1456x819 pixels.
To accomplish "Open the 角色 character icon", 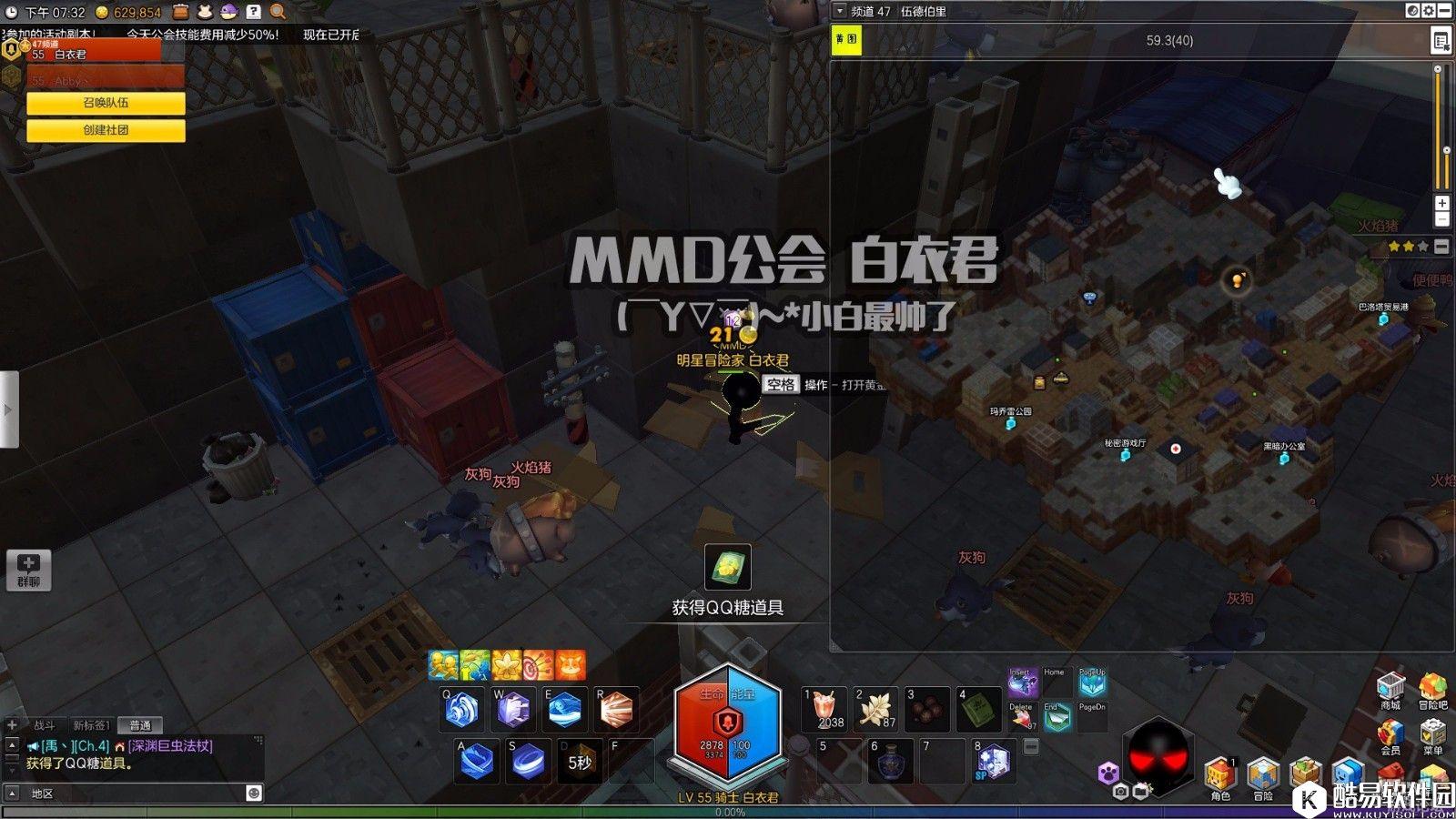I will [1219, 778].
